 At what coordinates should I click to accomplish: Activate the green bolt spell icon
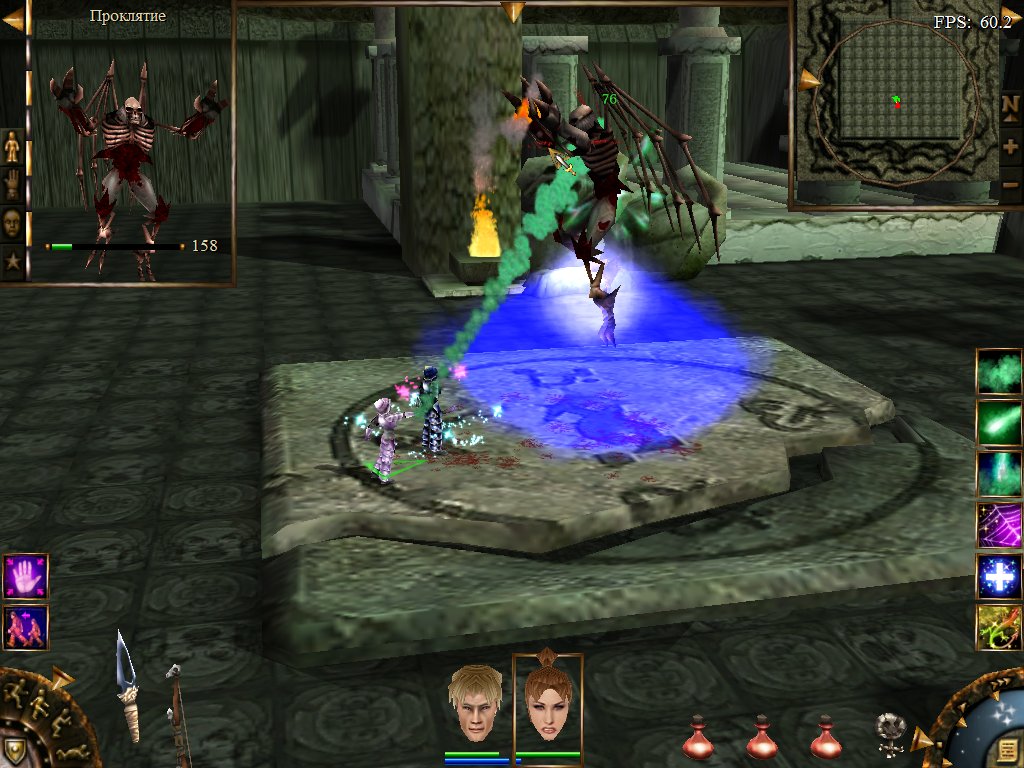pos(999,422)
